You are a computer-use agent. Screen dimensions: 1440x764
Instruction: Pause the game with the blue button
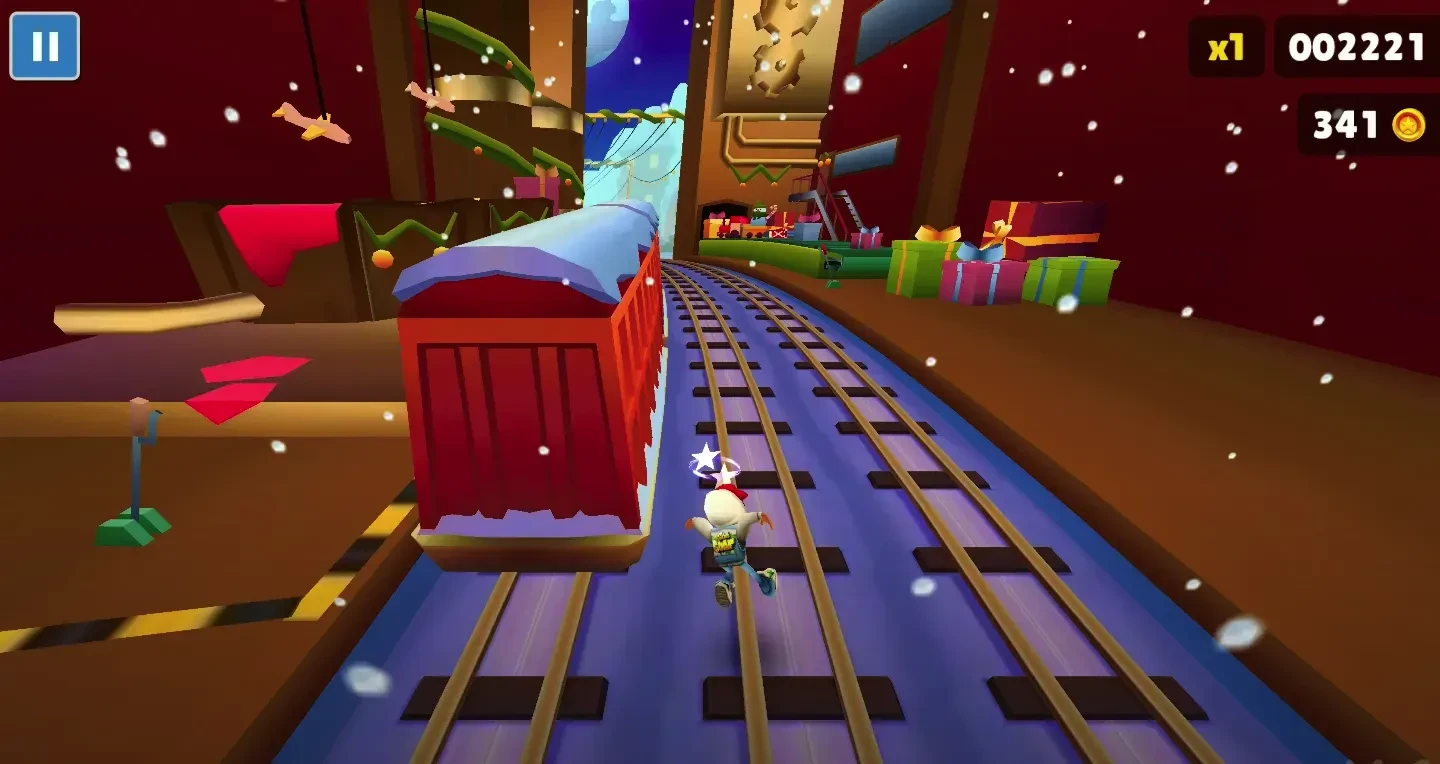(x=44, y=46)
